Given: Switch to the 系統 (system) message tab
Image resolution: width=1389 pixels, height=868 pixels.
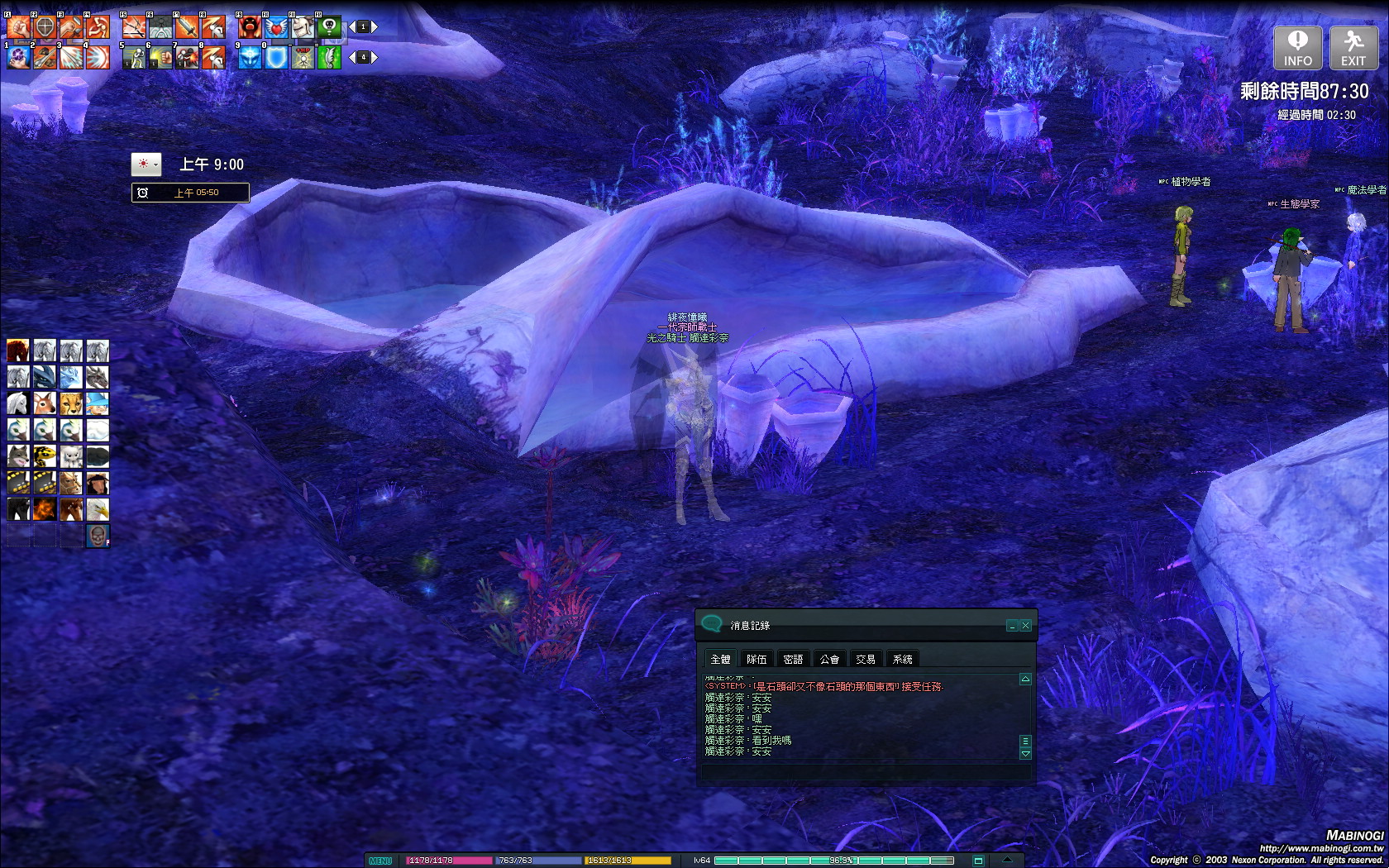Looking at the screenshot, I should [x=902, y=659].
